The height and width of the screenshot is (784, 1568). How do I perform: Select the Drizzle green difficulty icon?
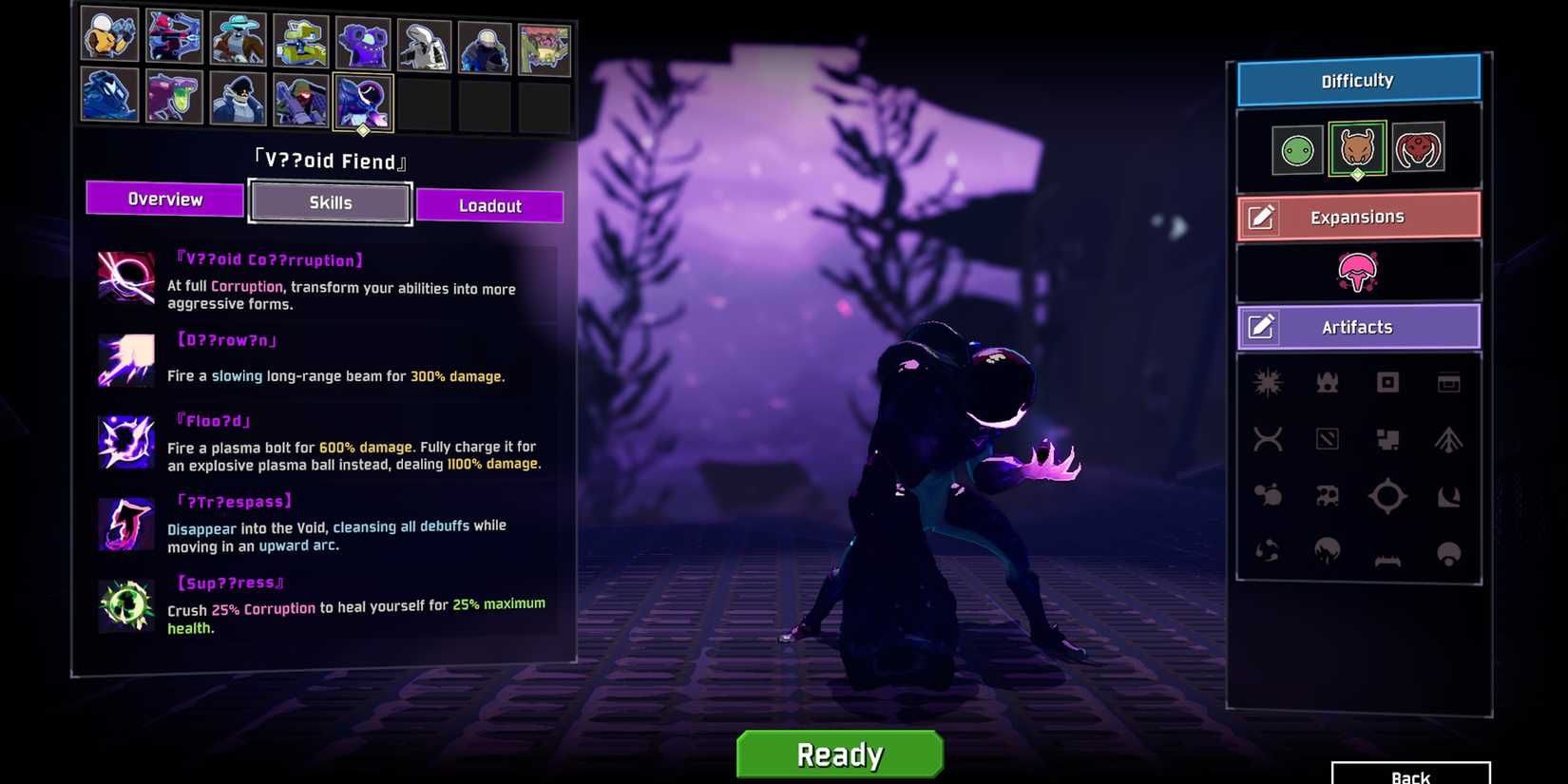tap(1295, 148)
